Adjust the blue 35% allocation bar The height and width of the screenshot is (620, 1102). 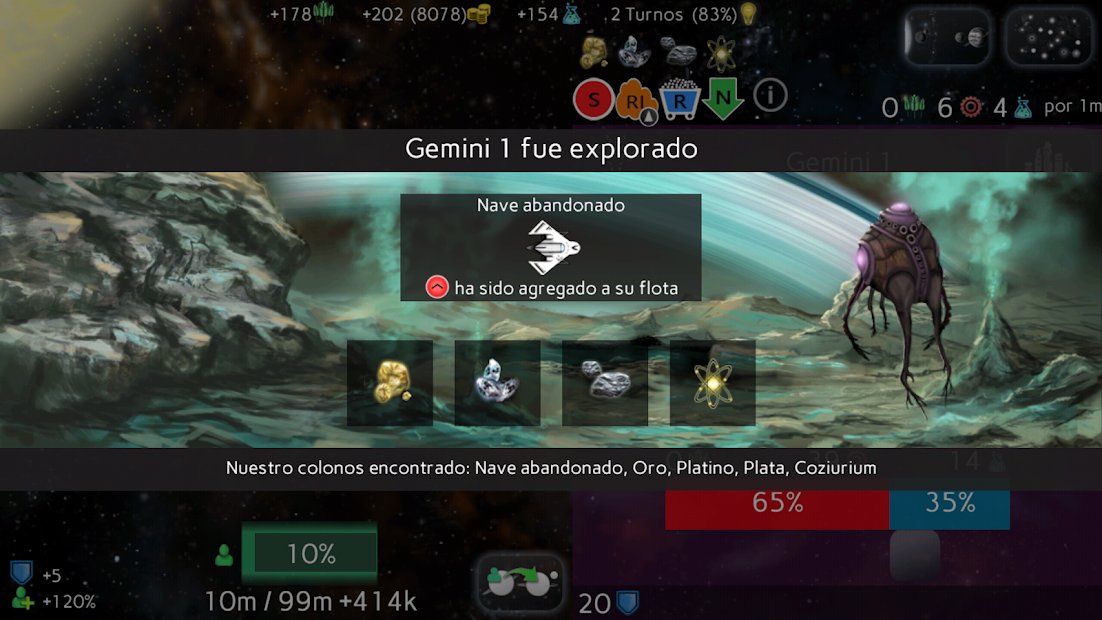coord(949,503)
